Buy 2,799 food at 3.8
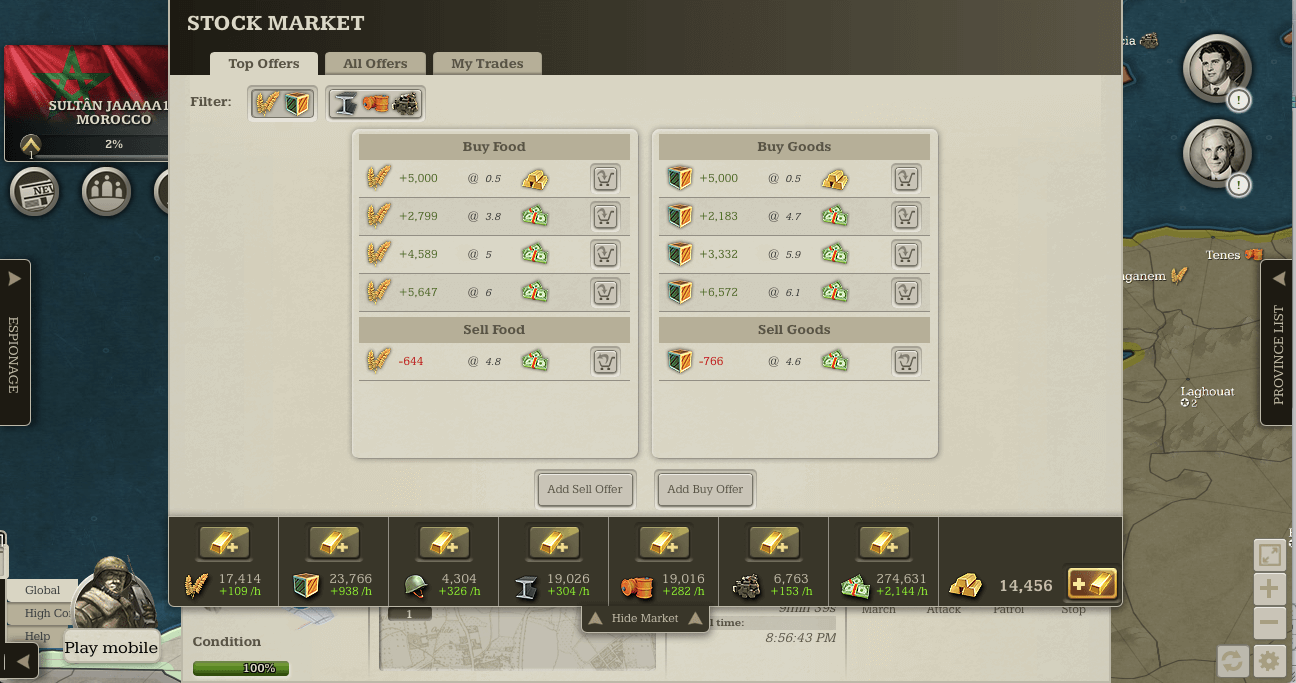The width and height of the screenshot is (1296, 683). coord(604,216)
